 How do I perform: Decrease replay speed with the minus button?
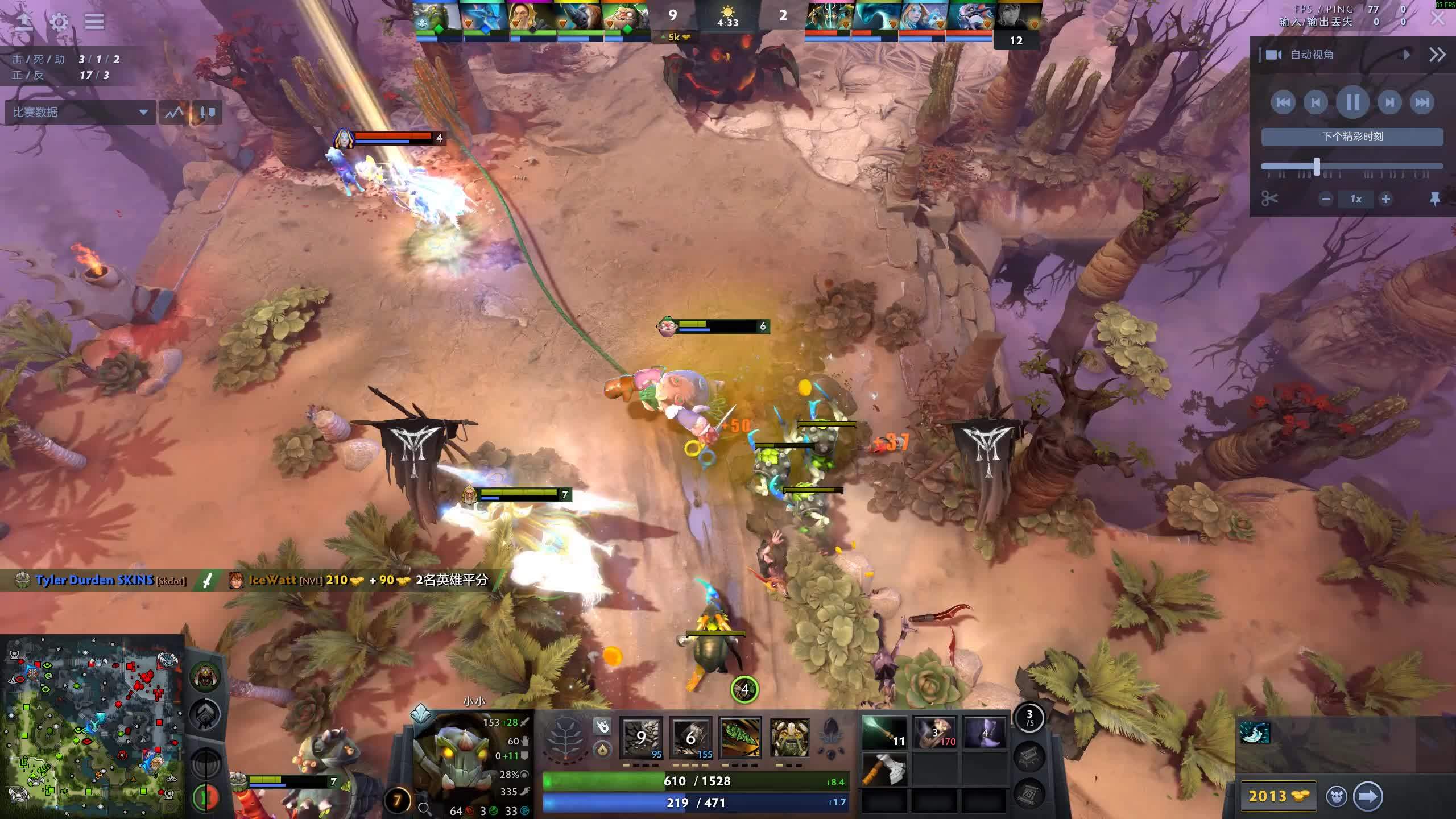1326,199
